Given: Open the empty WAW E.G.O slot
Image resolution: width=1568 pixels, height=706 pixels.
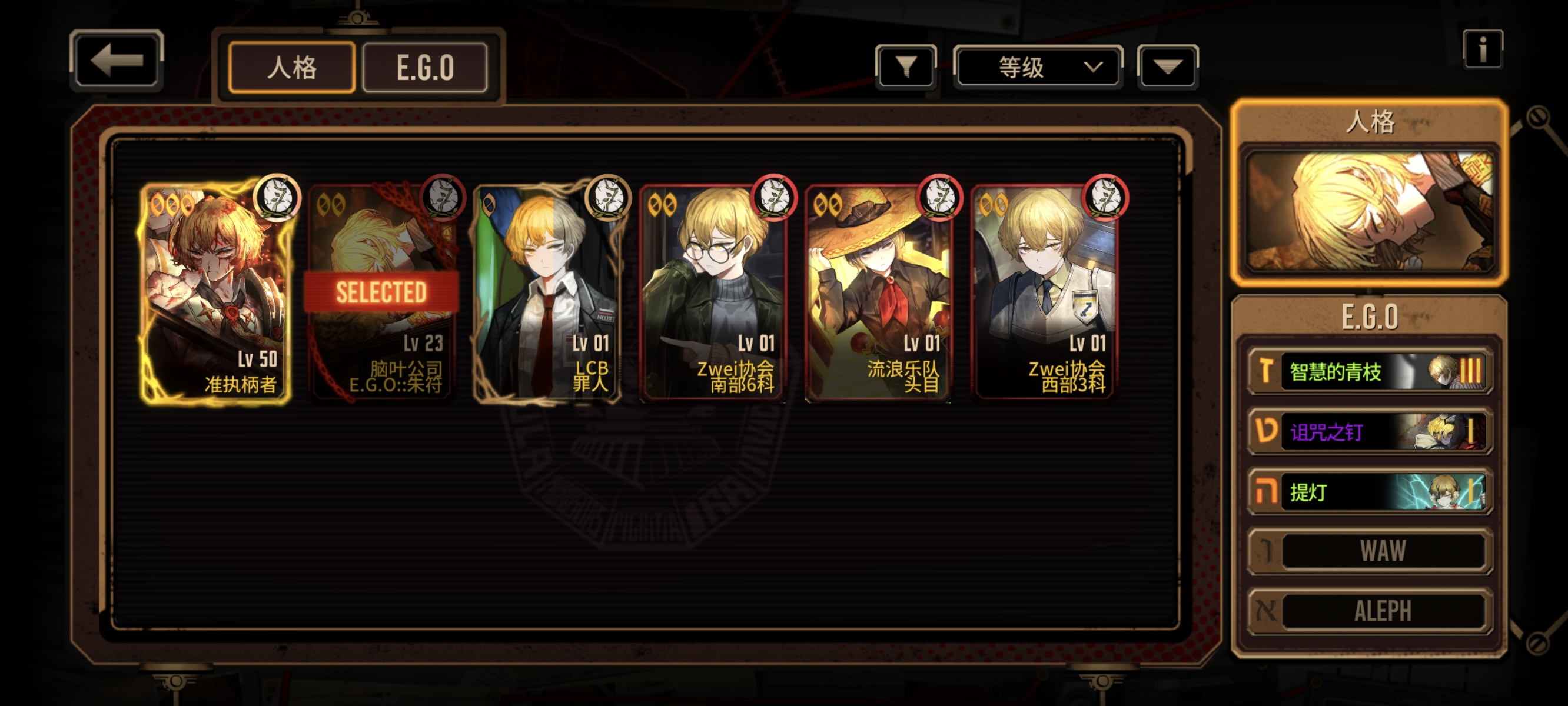Looking at the screenshot, I should pyautogui.click(x=1369, y=551).
